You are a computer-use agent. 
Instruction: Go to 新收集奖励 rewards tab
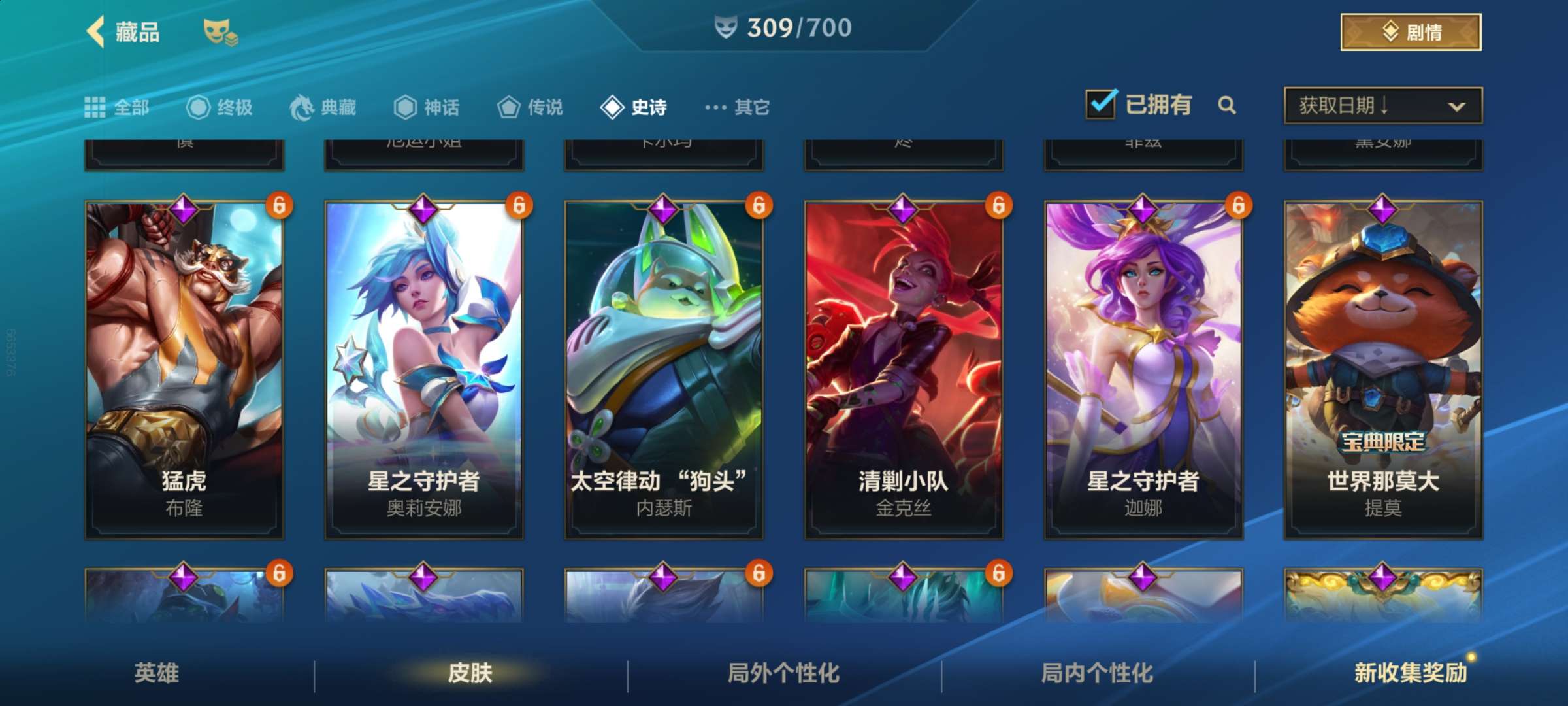coord(1410,673)
